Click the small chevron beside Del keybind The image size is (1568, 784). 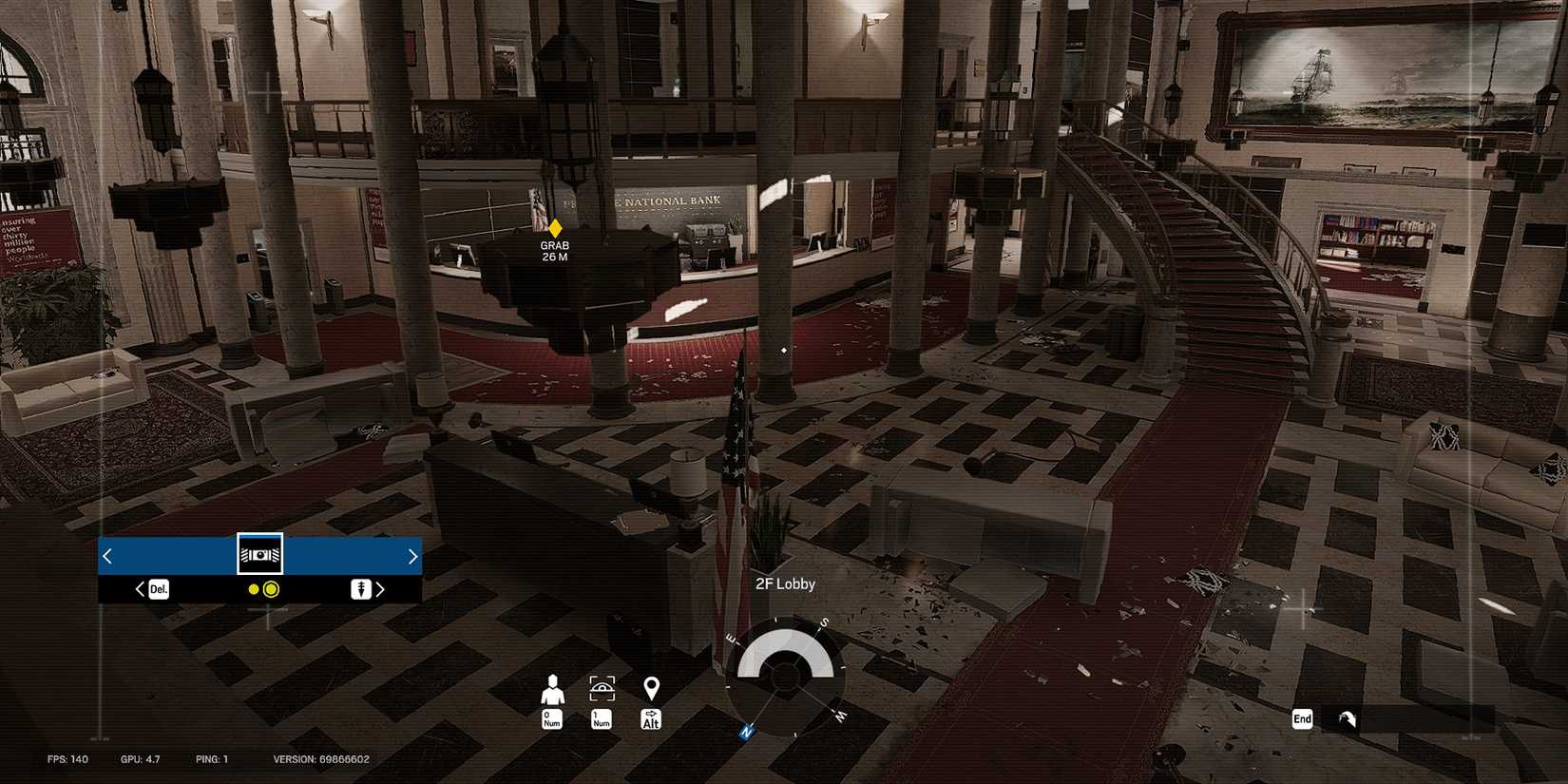[x=141, y=589]
